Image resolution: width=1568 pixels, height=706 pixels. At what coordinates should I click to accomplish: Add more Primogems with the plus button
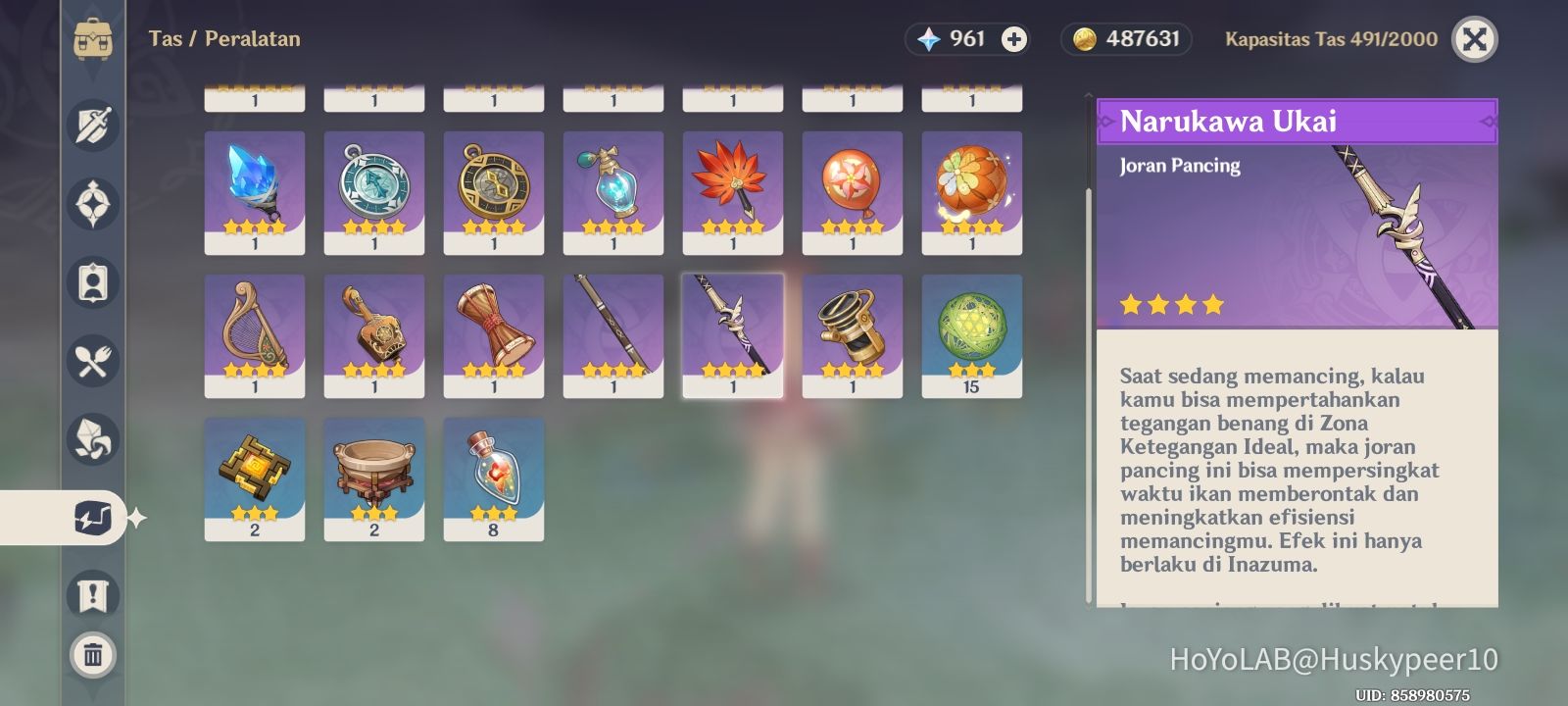tap(1014, 39)
